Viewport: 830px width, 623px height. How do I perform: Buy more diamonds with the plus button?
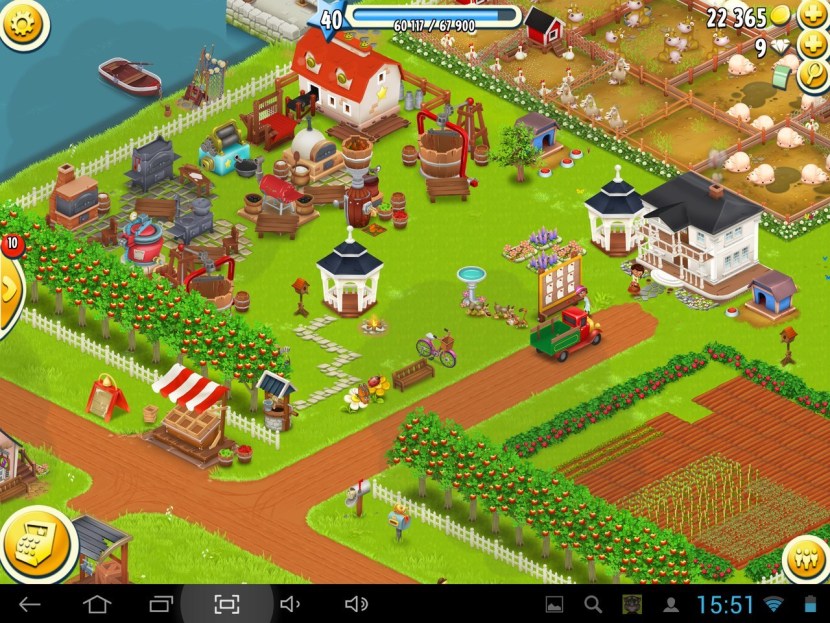pos(812,47)
